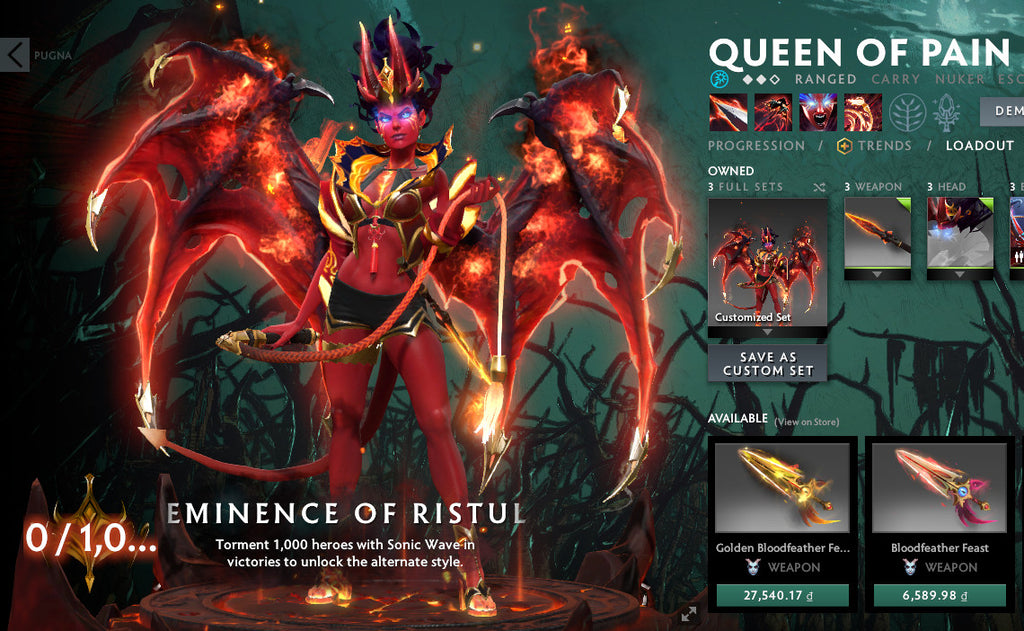Open the Loadout tab
The width and height of the screenshot is (1024, 631).
(x=980, y=146)
